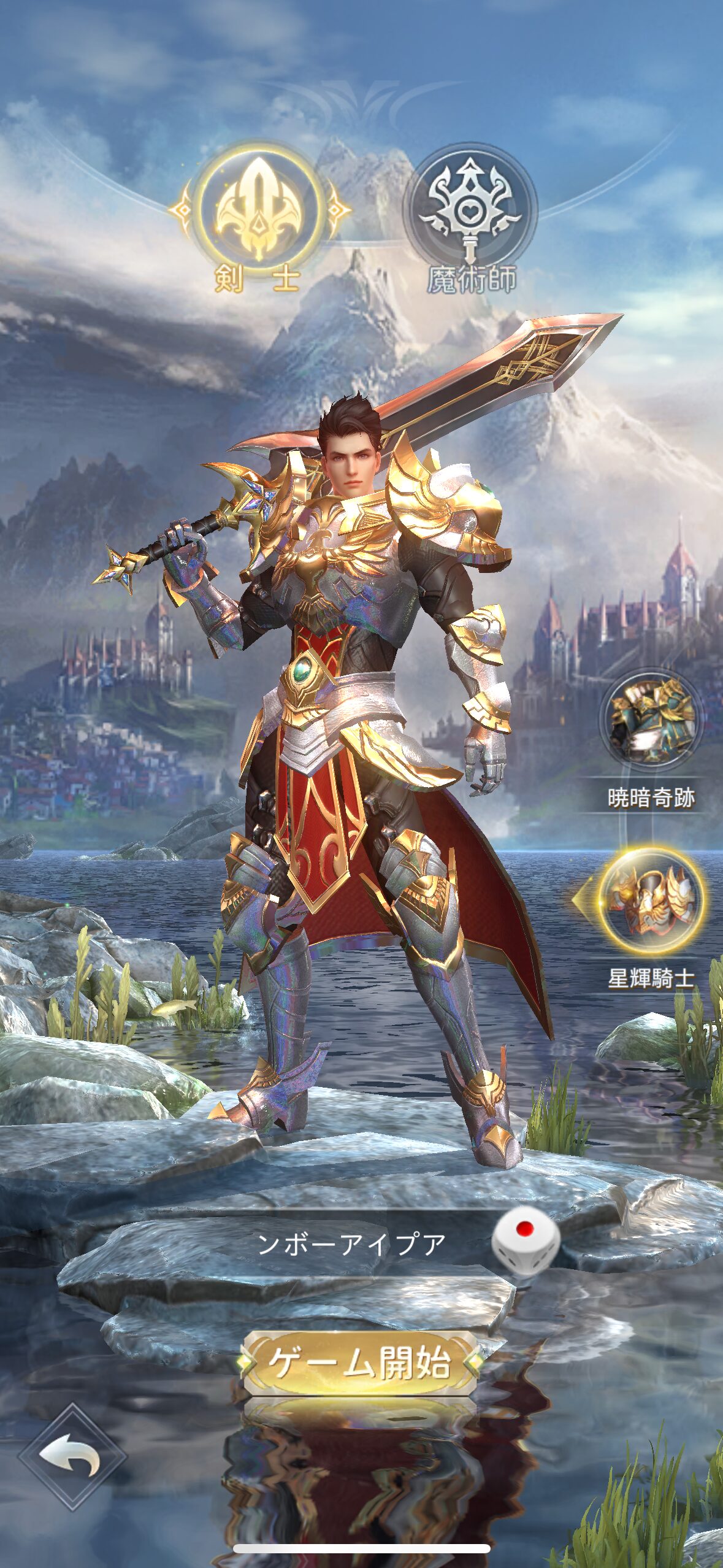Viewport: 723px width, 1568px height.
Task: Preview the 暁暗奇跡 armor set
Action: (x=651, y=718)
